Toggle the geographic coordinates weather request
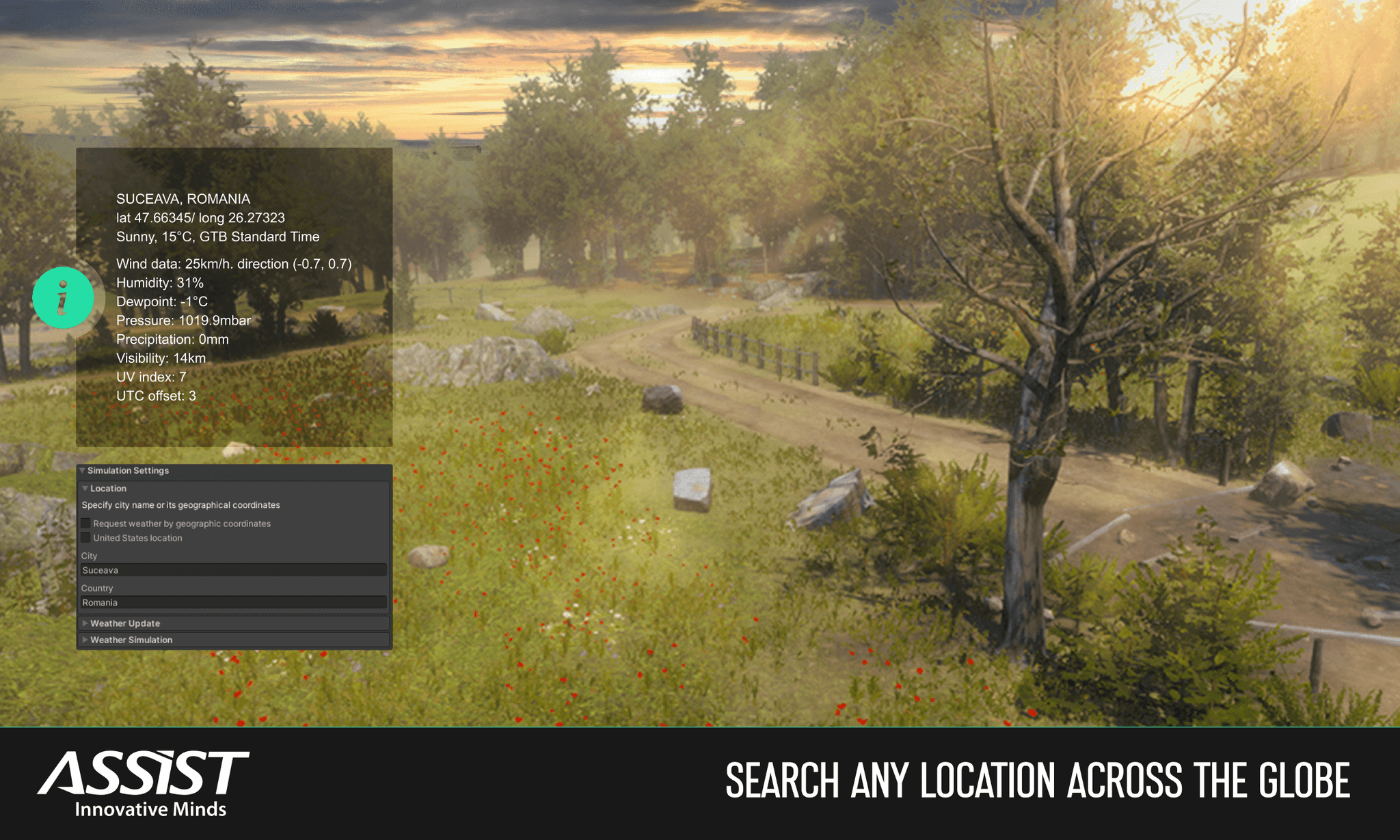Image resolution: width=1400 pixels, height=840 pixels. 86,523
